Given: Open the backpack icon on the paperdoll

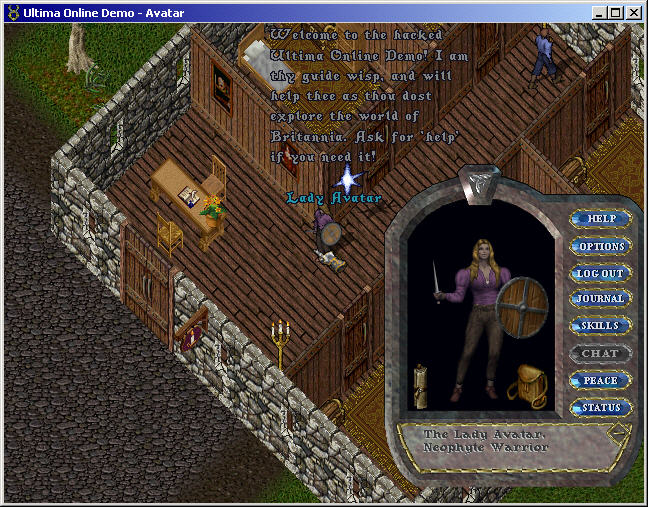Looking at the screenshot, I should [x=526, y=386].
